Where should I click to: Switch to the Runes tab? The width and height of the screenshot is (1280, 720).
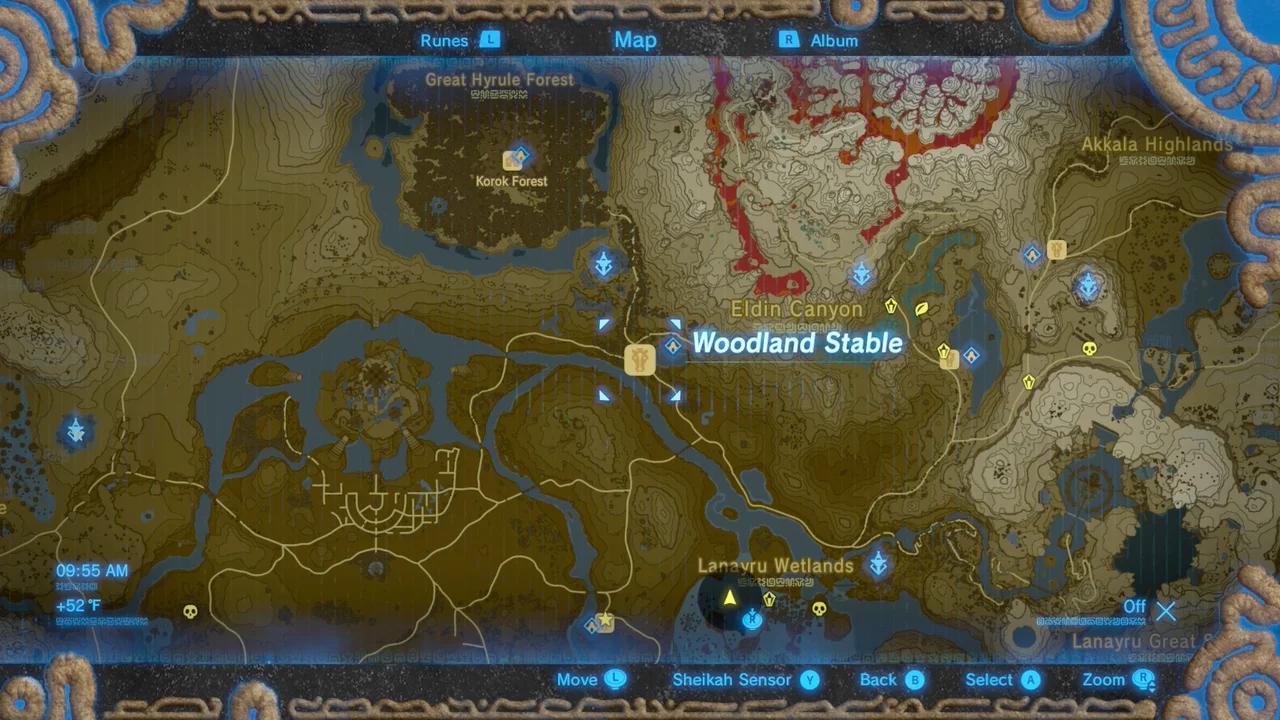pos(444,40)
